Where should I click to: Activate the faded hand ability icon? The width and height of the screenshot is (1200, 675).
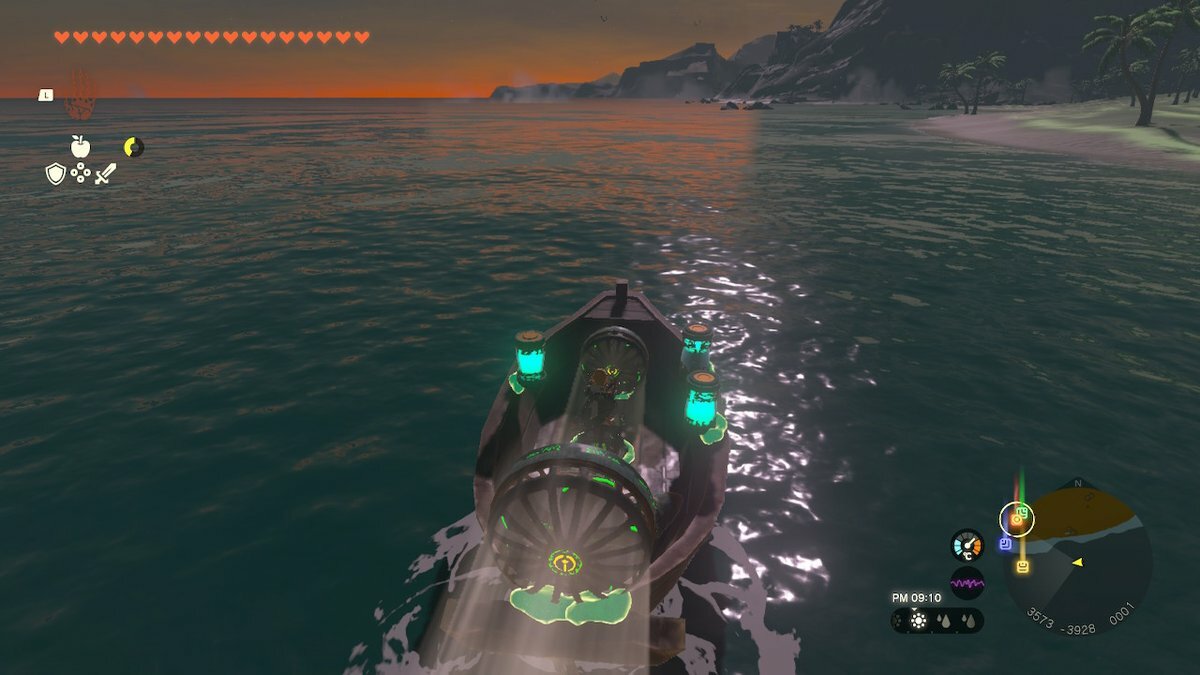click(x=80, y=95)
